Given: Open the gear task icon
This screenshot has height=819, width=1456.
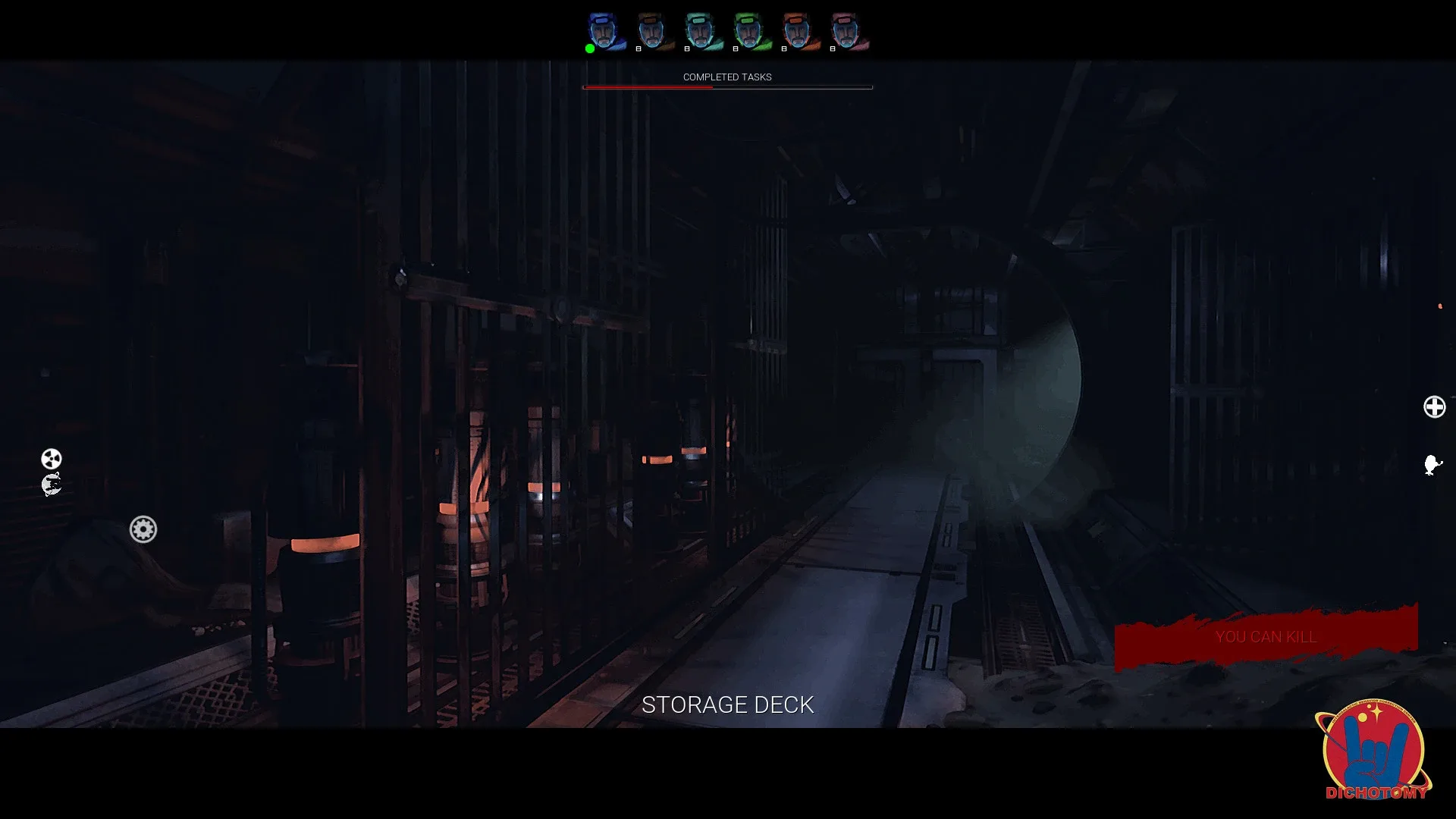Looking at the screenshot, I should point(143,529).
